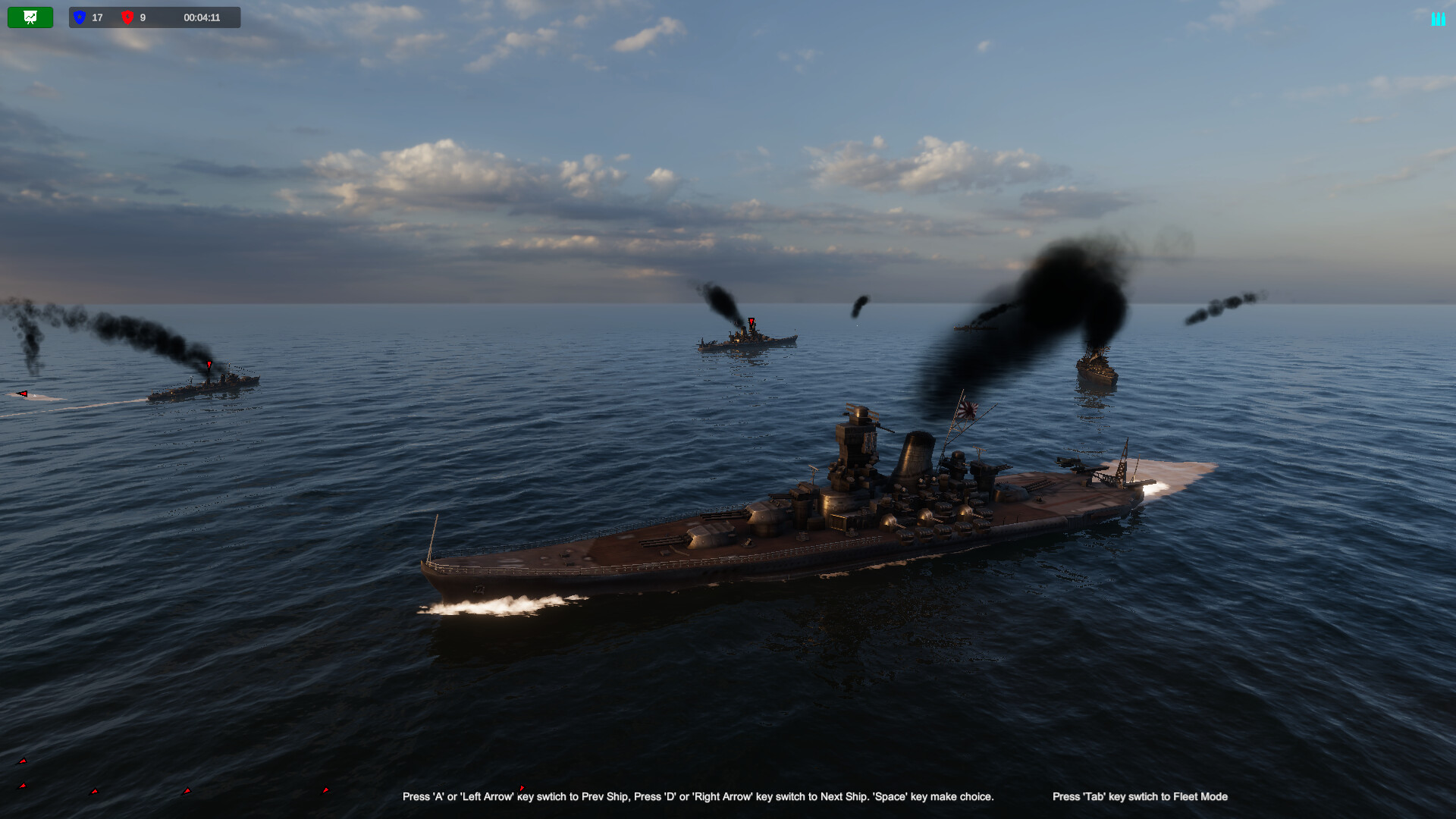1456x819 pixels.
Task: Click the red enemy shield score icon
Action: pyautogui.click(x=127, y=17)
